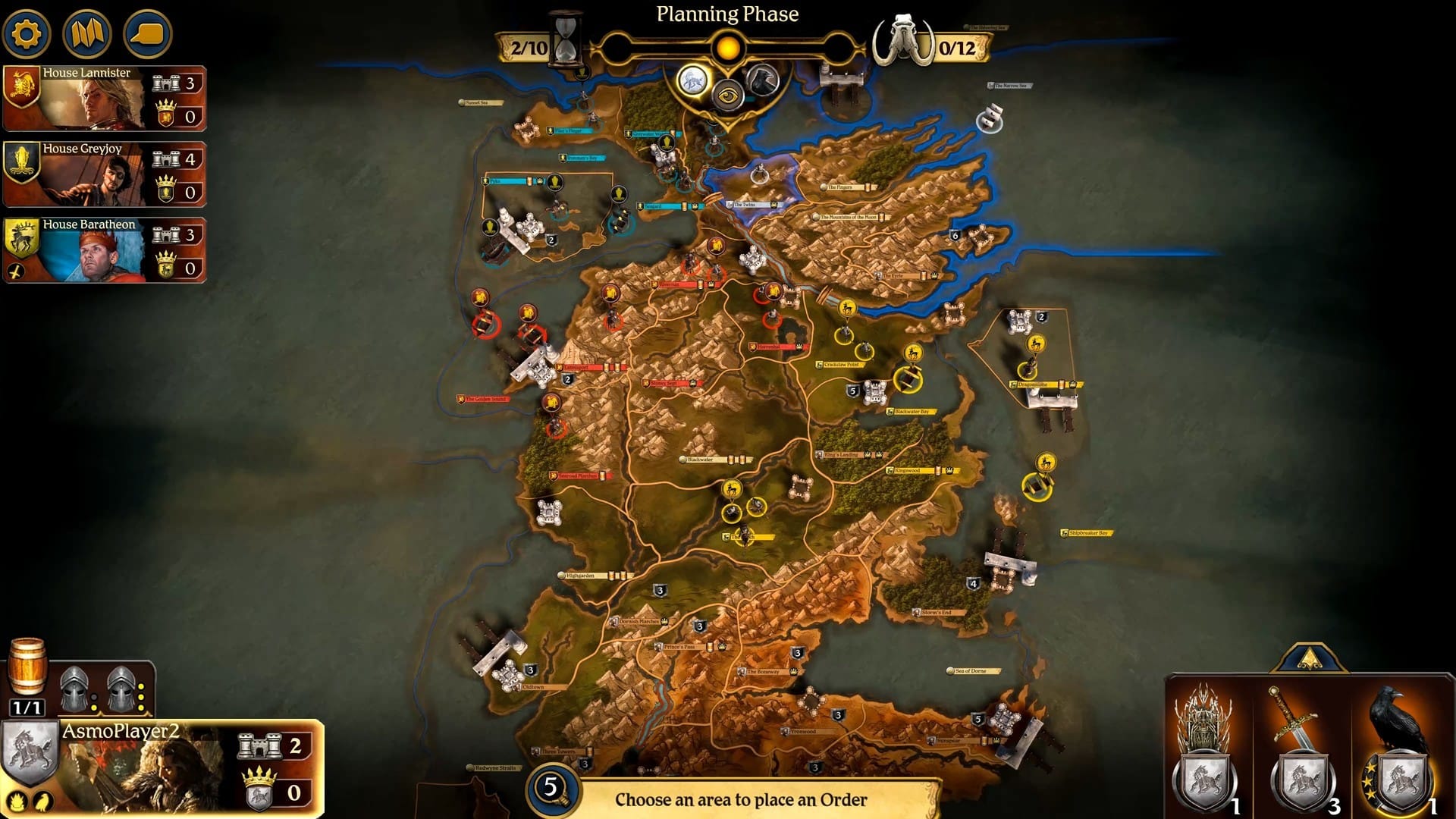This screenshot has height=819, width=1456.
Task: Open the chat bubble icon
Action: point(146,33)
